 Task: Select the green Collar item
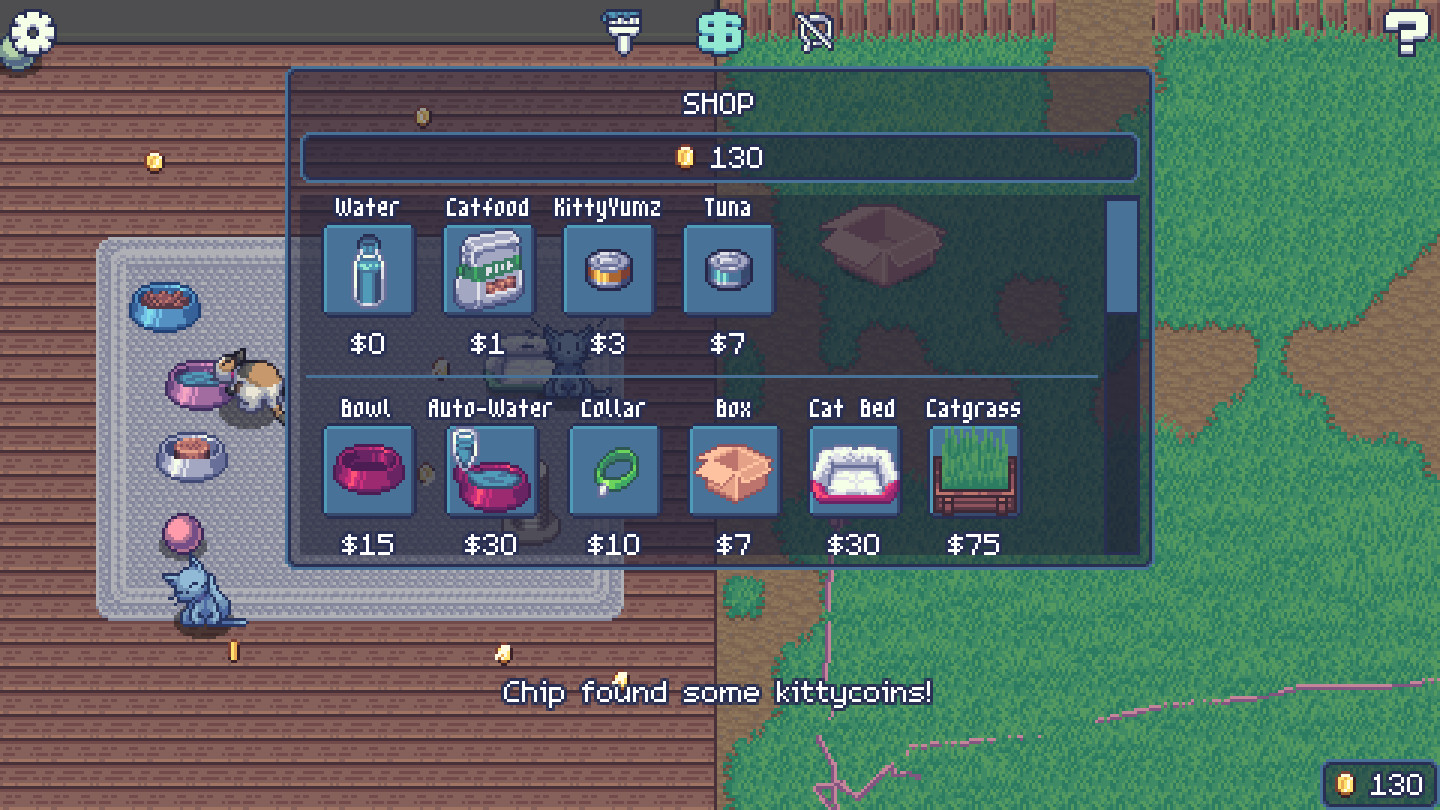click(x=613, y=470)
